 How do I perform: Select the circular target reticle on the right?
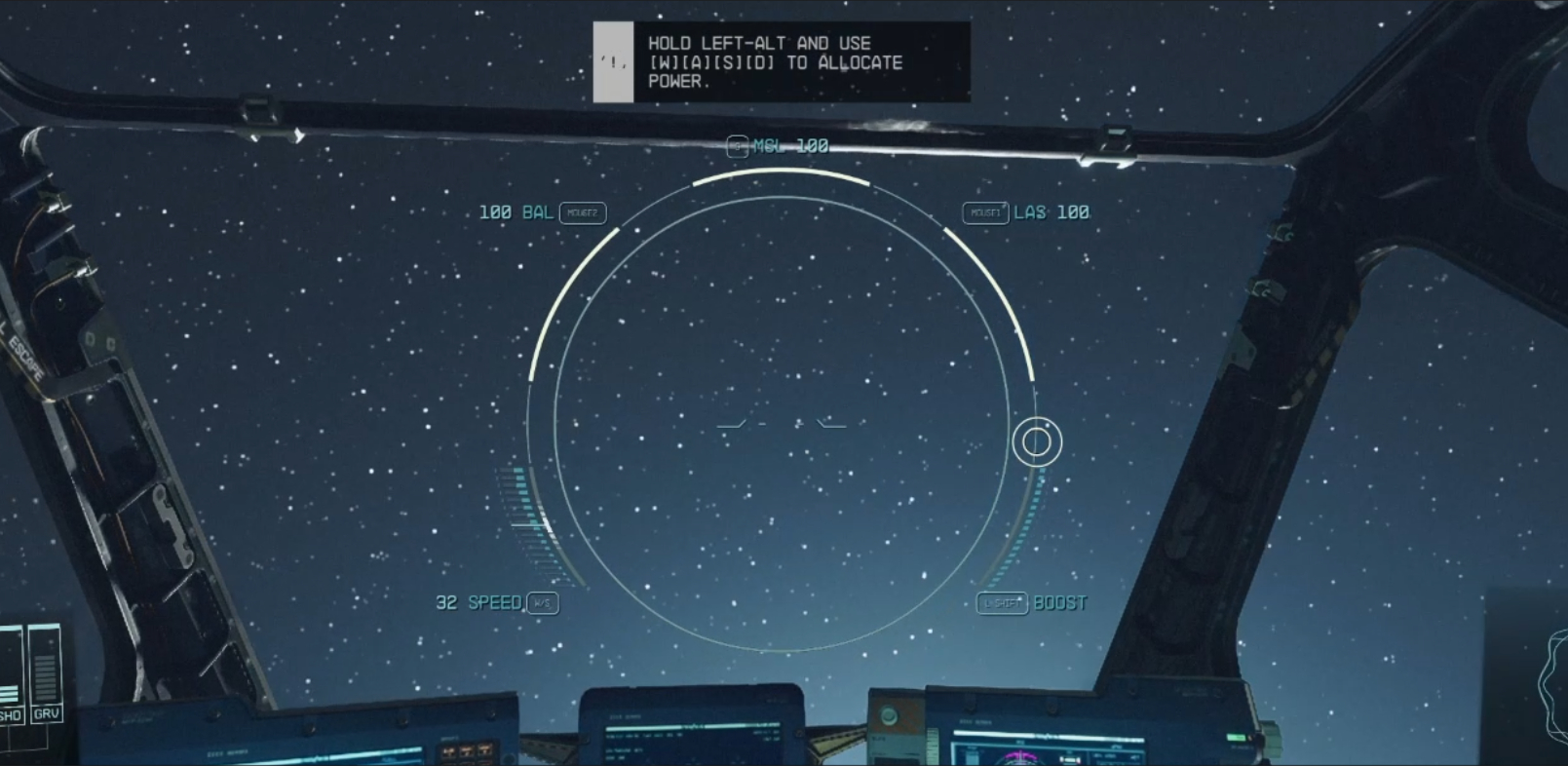coord(1038,442)
